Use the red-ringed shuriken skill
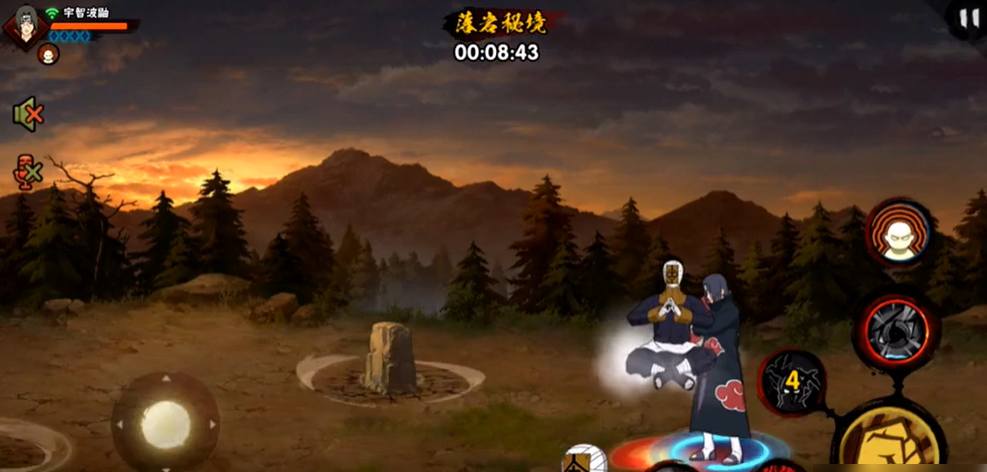The height and width of the screenshot is (472, 987). (897, 327)
